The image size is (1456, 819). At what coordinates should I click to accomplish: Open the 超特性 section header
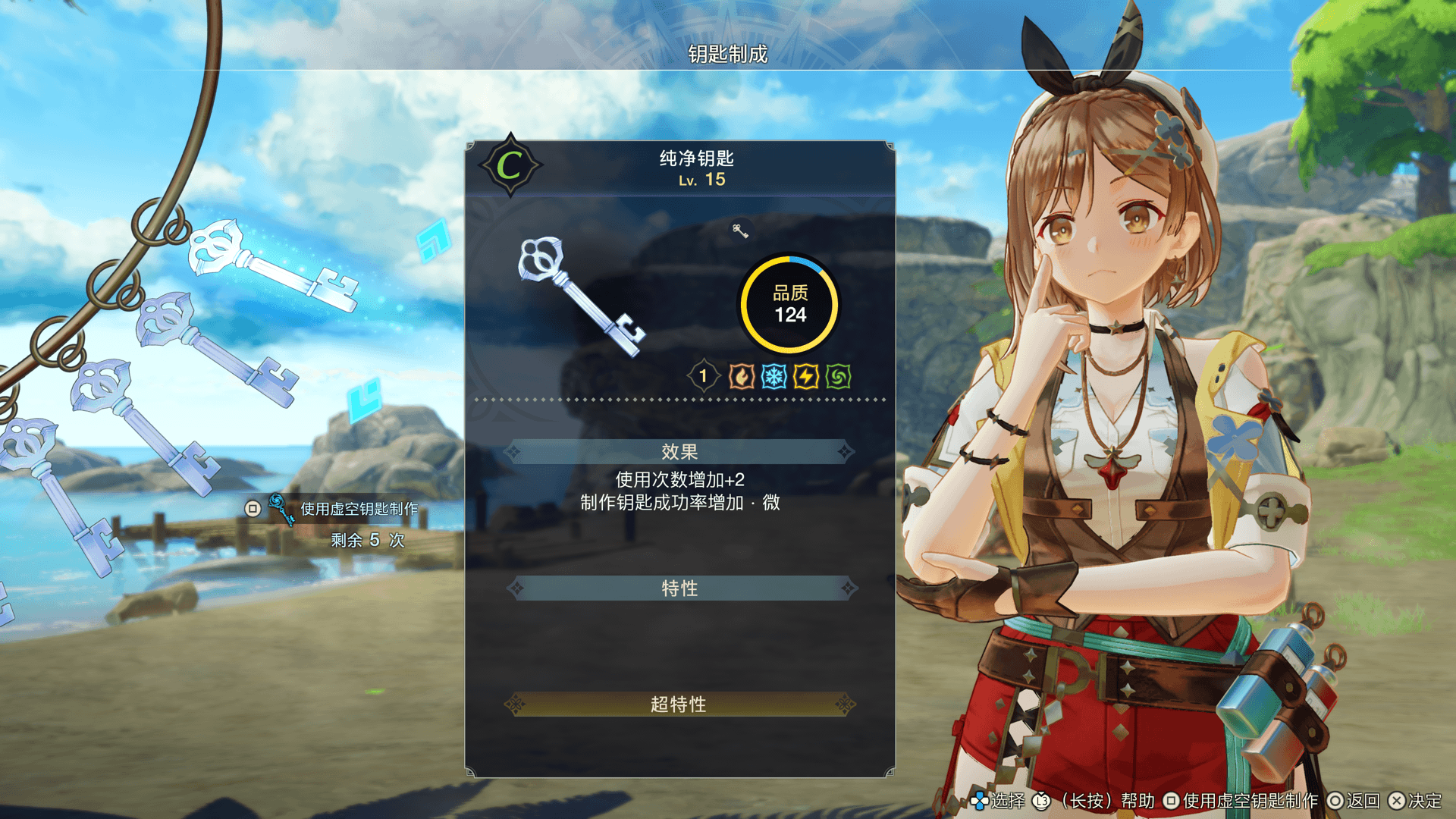coord(679,704)
